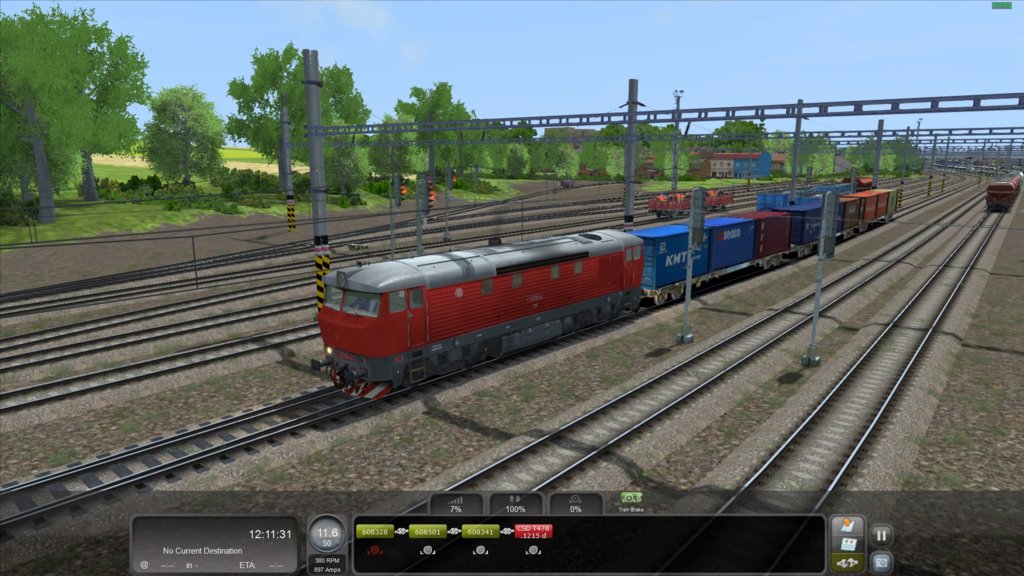1024x576 pixels.
Task: Select wagon 608328 in the consist
Action: [373, 532]
